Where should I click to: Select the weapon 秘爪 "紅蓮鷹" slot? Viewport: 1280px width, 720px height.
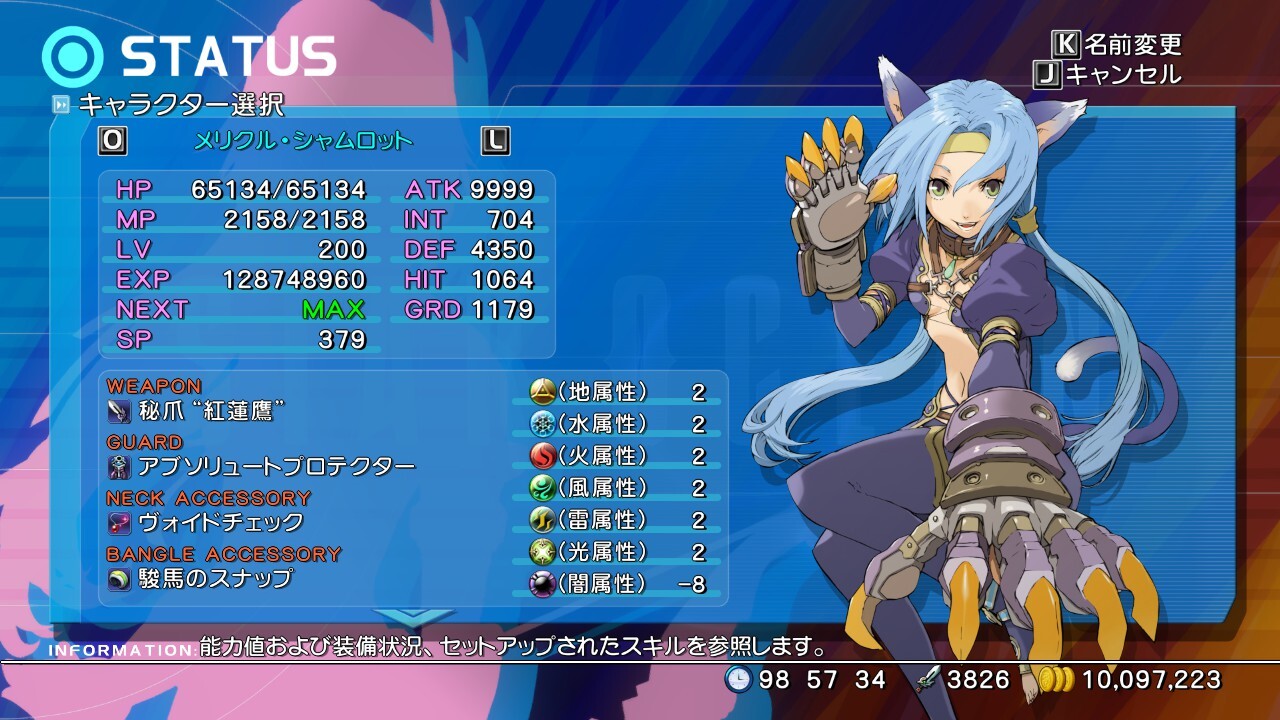[198, 411]
